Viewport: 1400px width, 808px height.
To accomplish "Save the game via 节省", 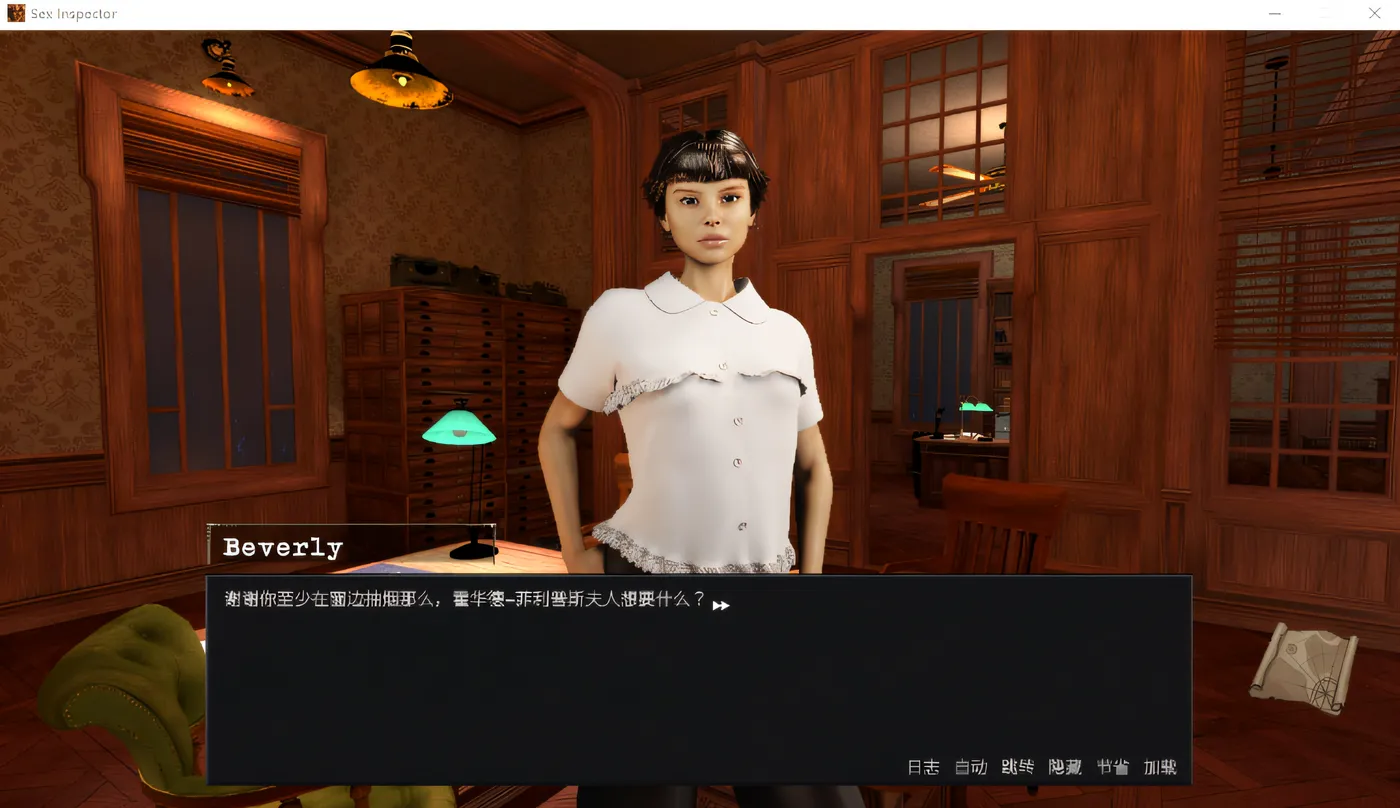I will 1112,767.
